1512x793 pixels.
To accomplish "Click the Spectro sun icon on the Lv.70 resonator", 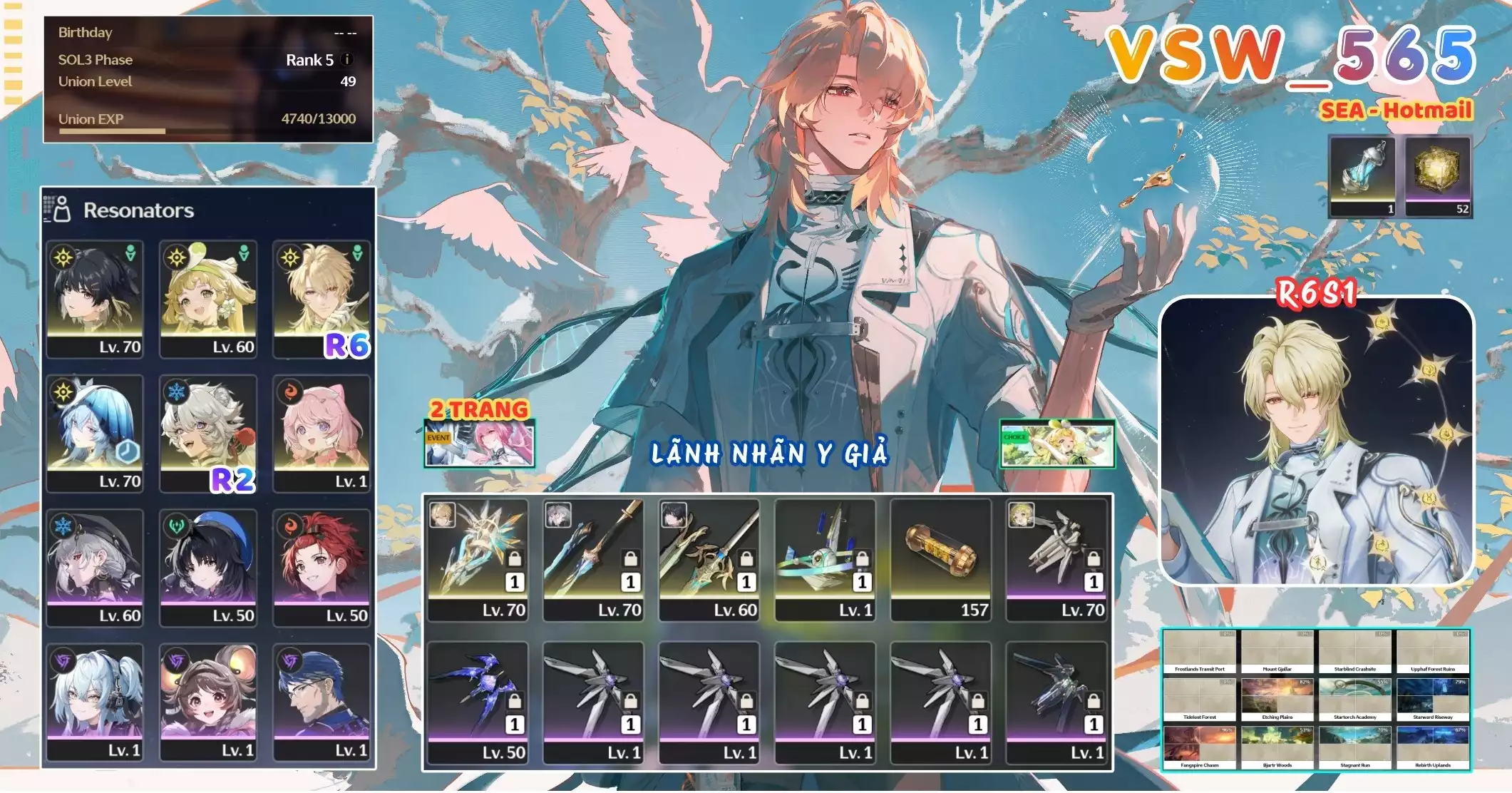I will 63,257.
